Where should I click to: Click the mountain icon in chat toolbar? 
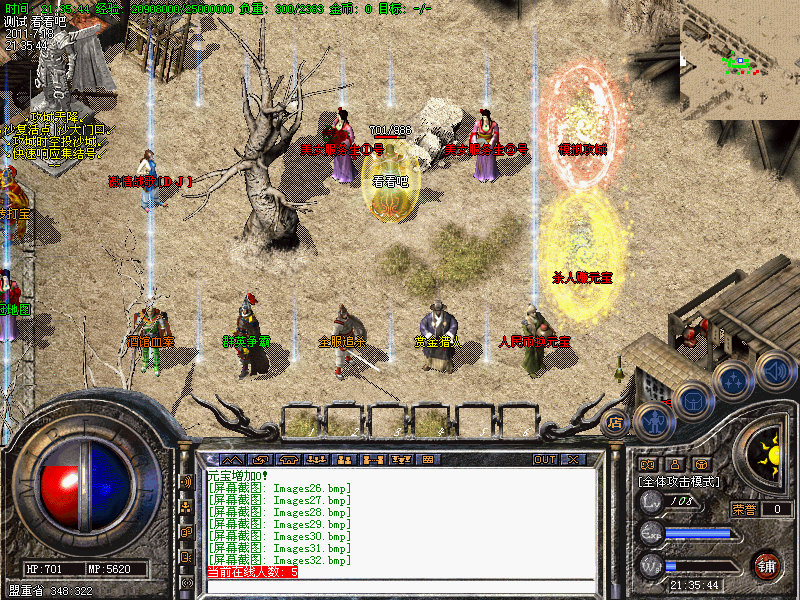pos(231,459)
